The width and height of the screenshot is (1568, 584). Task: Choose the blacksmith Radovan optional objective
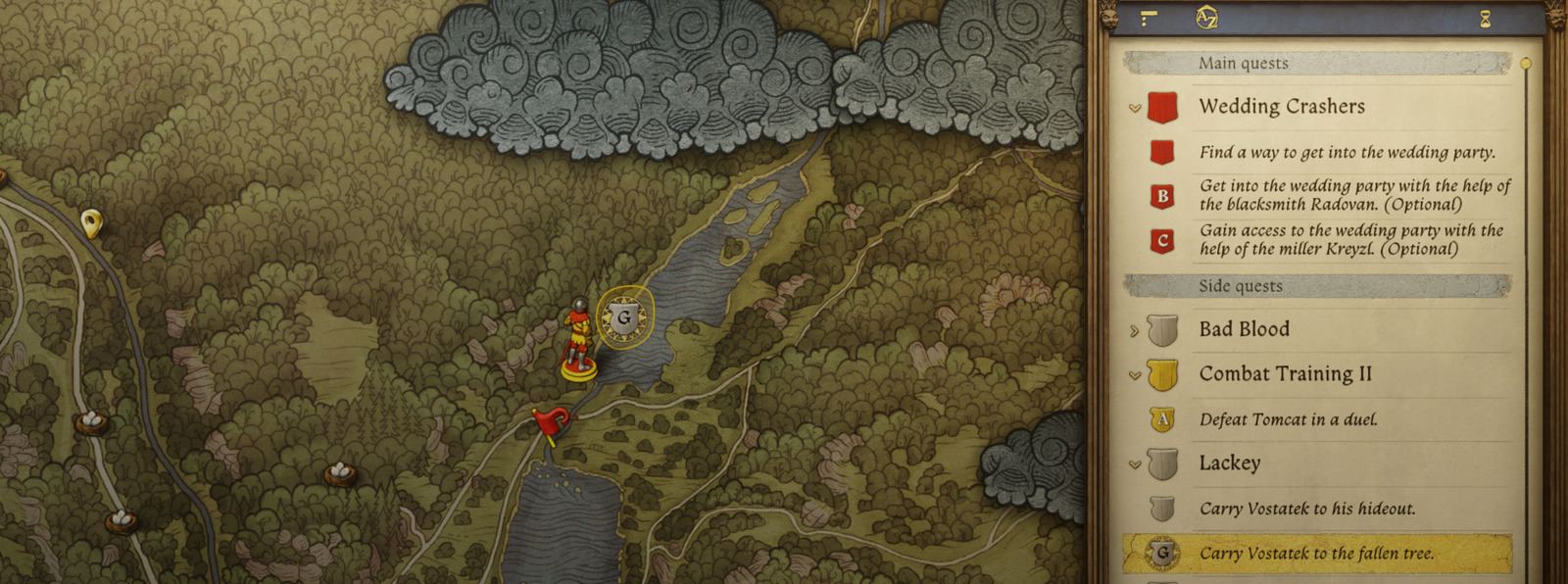tap(1353, 195)
